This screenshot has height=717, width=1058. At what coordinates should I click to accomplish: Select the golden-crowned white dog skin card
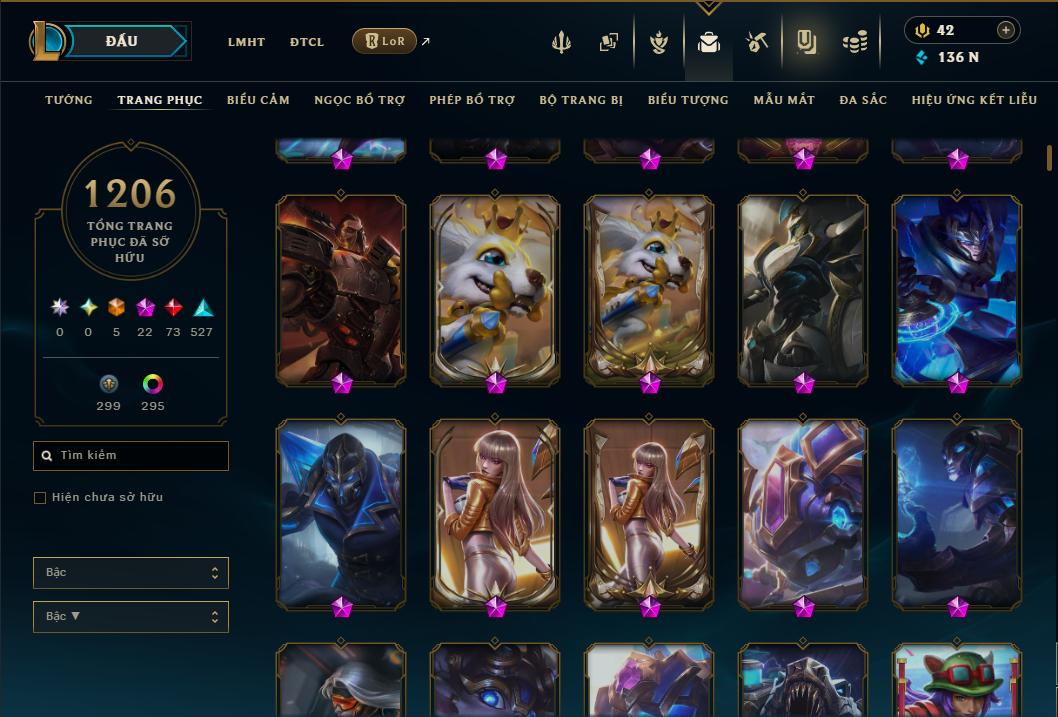tap(495, 290)
